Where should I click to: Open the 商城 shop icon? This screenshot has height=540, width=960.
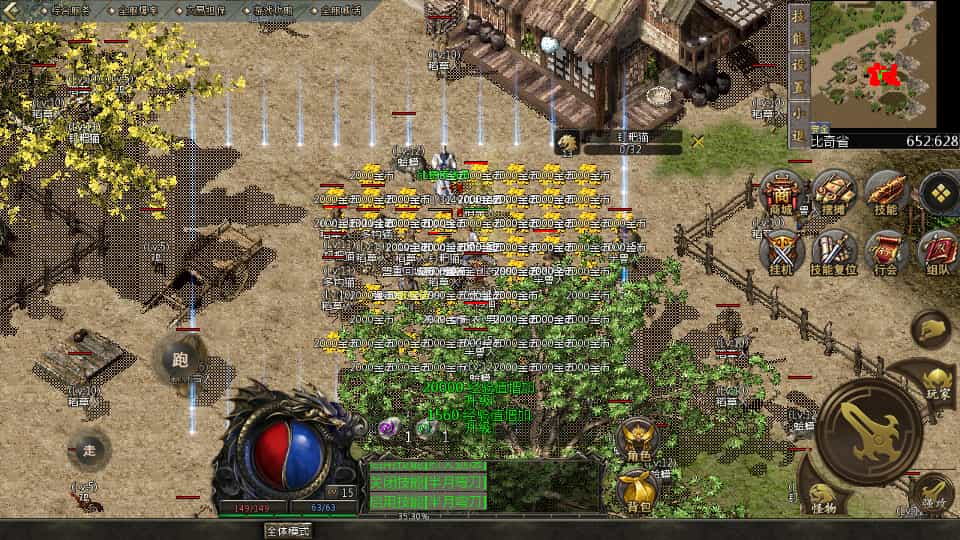click(783, 192)
